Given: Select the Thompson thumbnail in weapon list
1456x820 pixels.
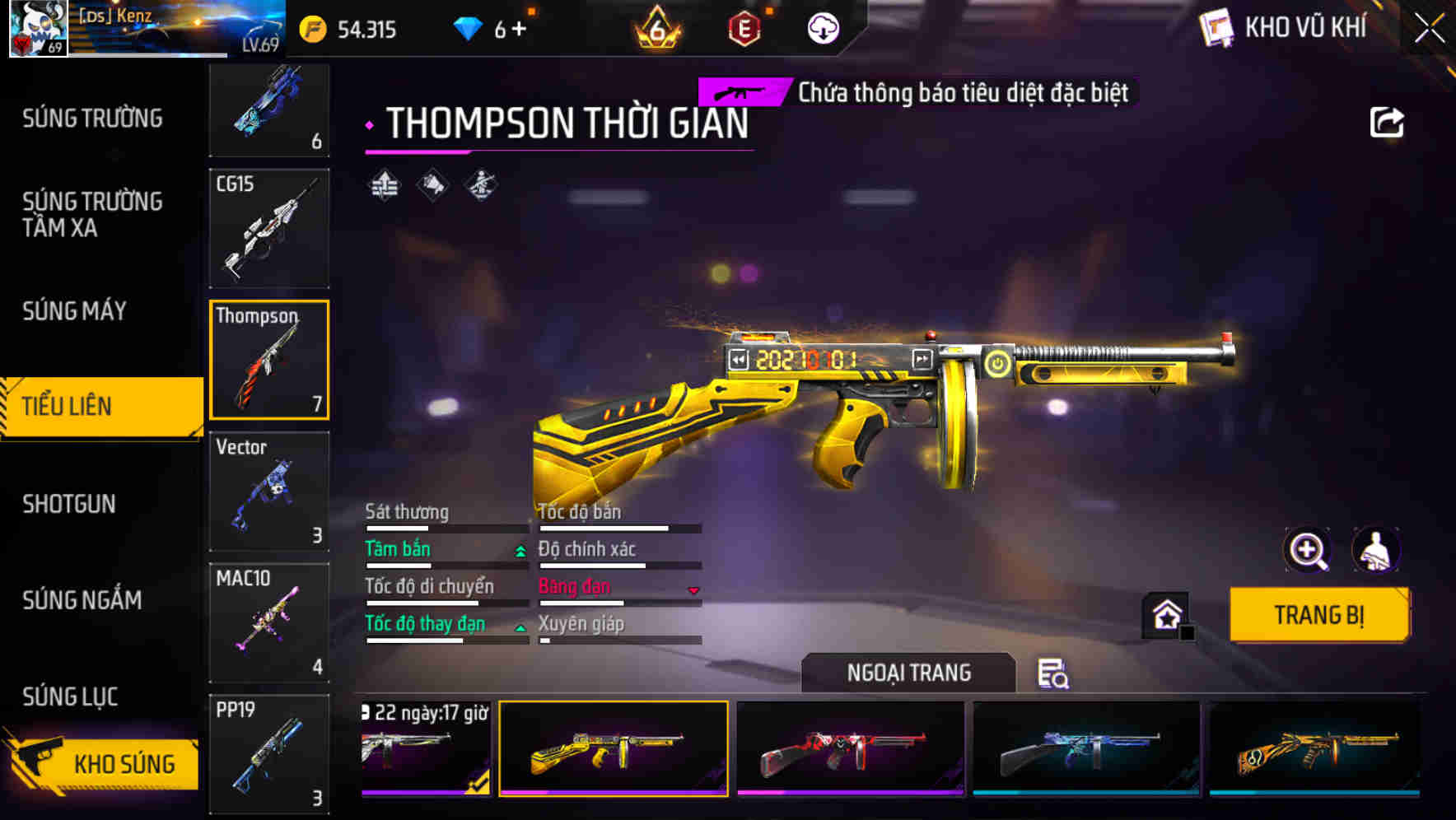Looking at the screenshot, I should coord(269,359).
